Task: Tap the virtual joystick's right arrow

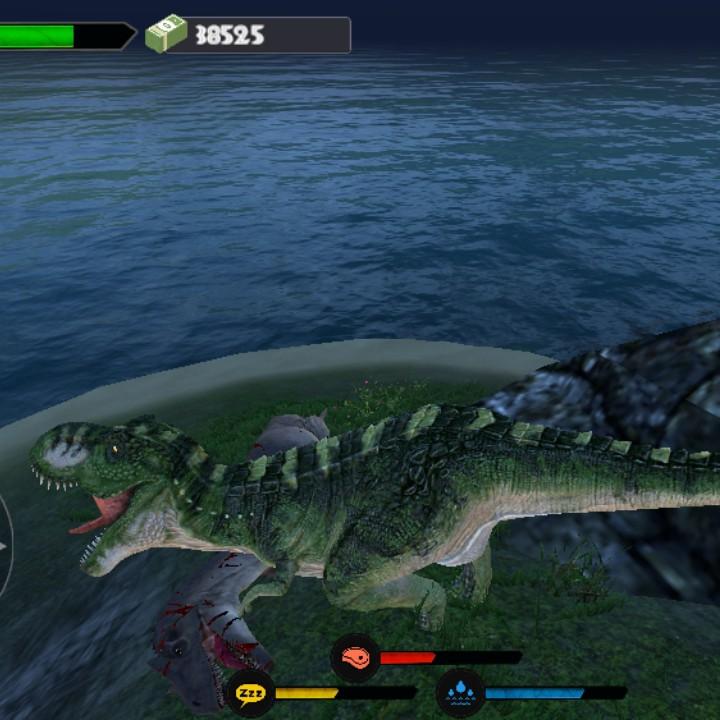Action: [3, 546]
